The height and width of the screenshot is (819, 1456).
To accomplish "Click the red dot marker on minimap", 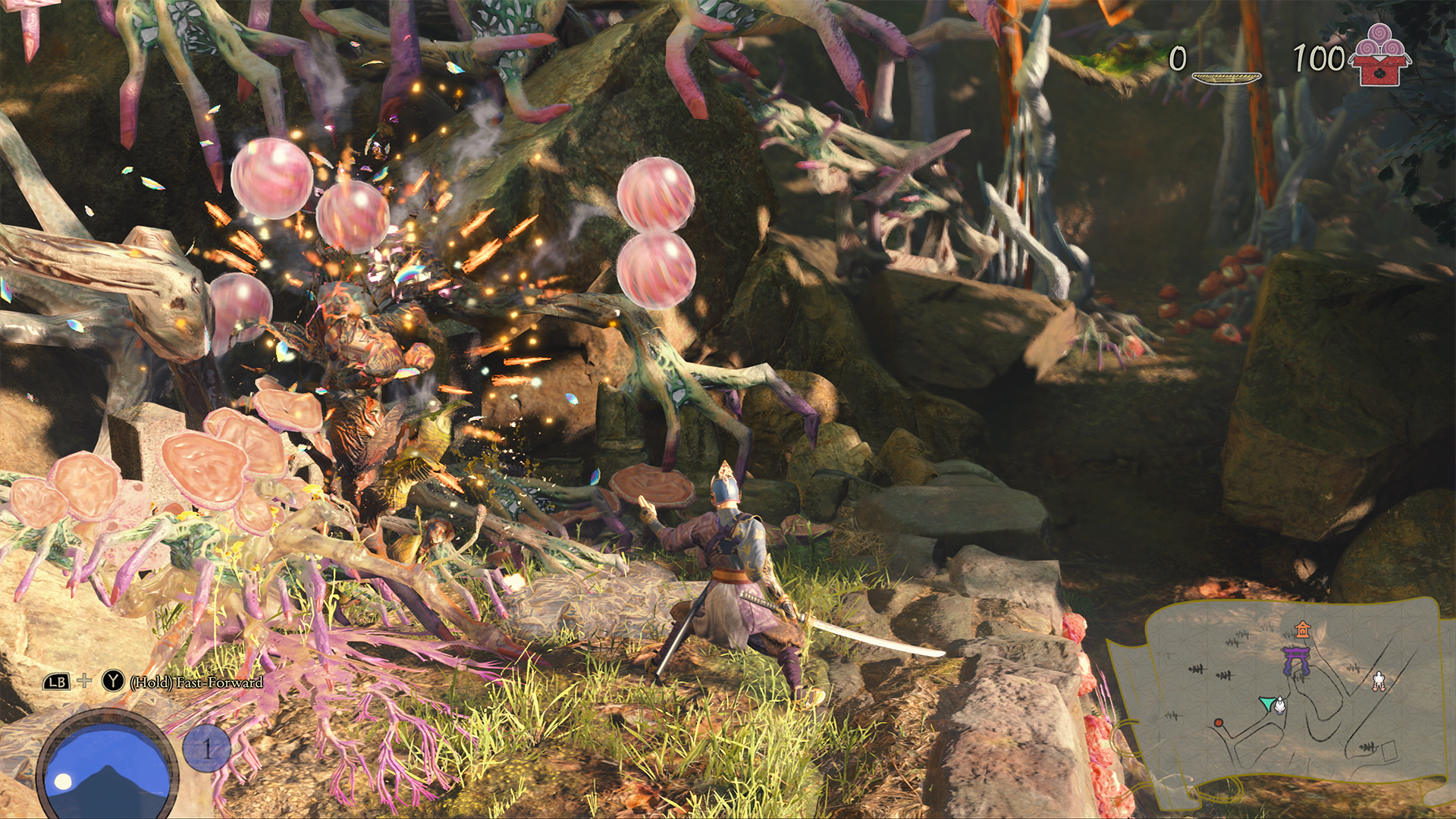I will pyautogui.click(x=1219, y=723).
